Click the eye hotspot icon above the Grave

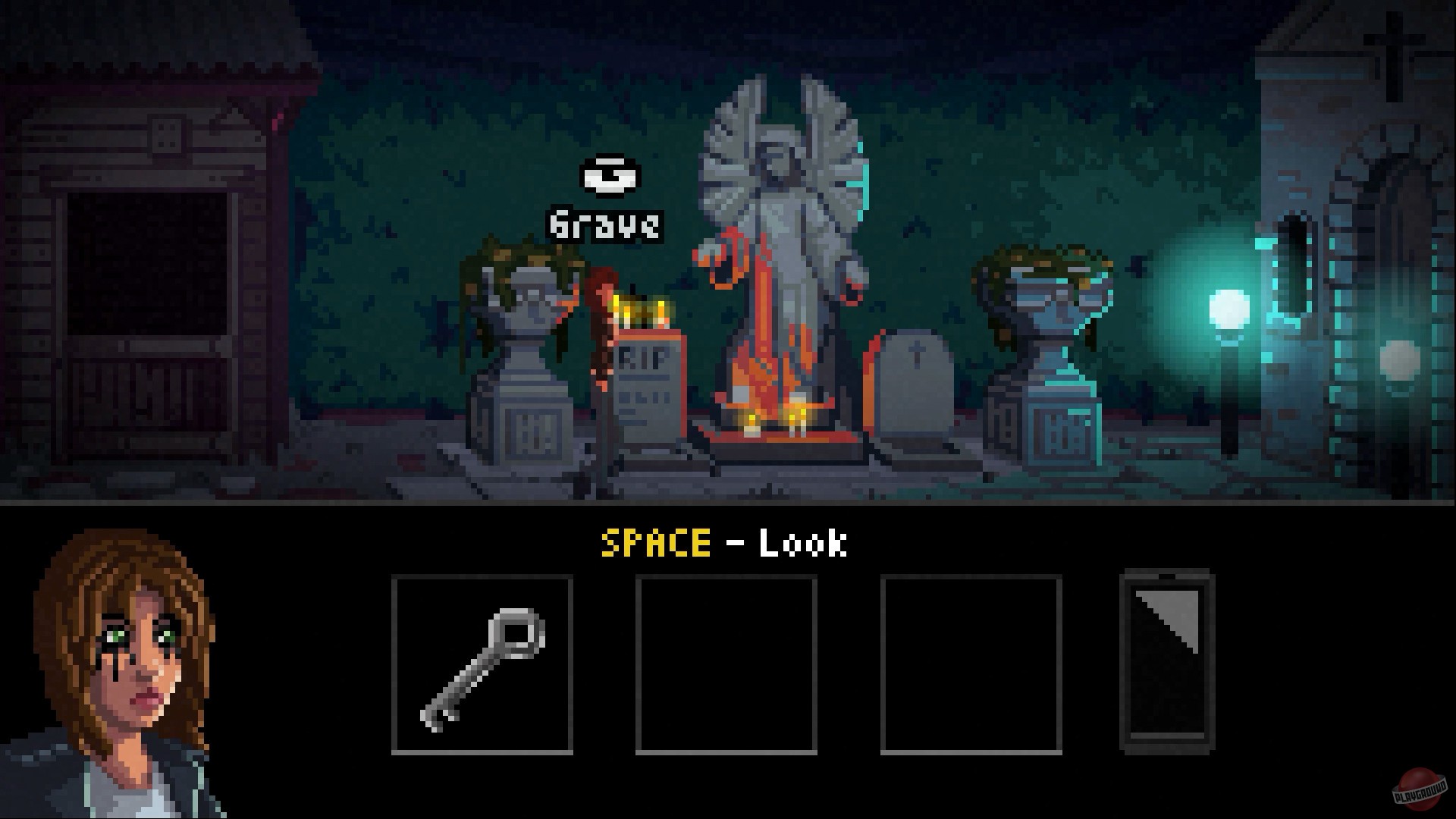610,176
